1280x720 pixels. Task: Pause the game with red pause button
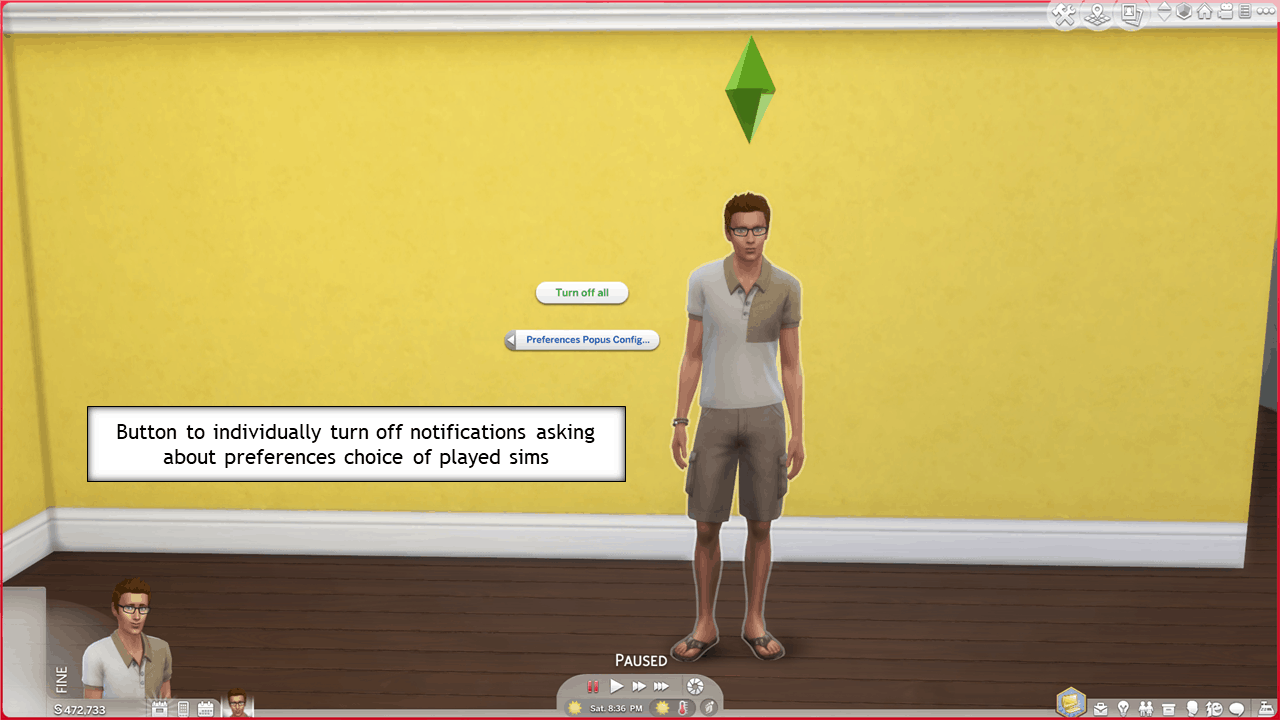click(593, 686)
